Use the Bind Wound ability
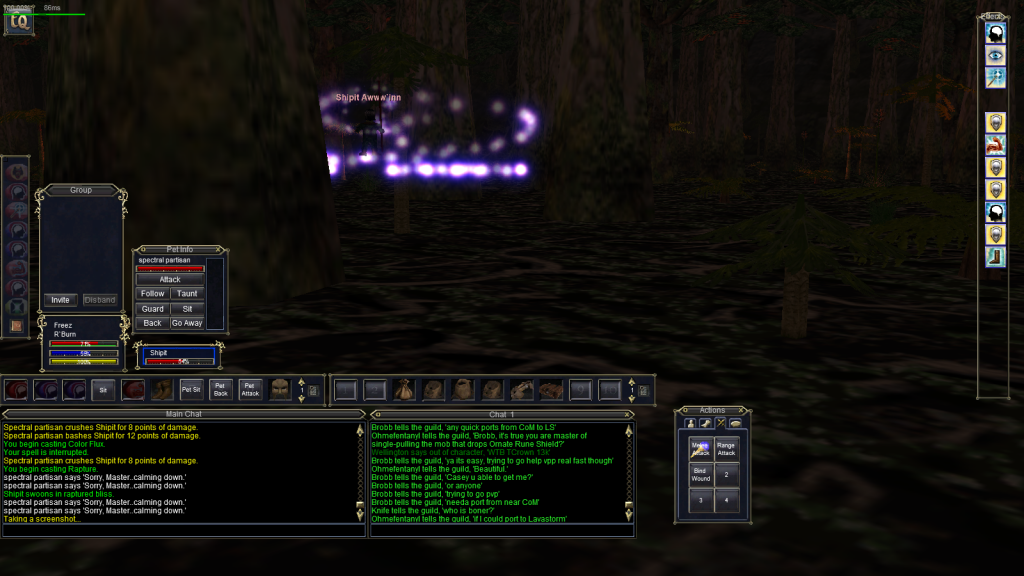 (x=700, y=474)
